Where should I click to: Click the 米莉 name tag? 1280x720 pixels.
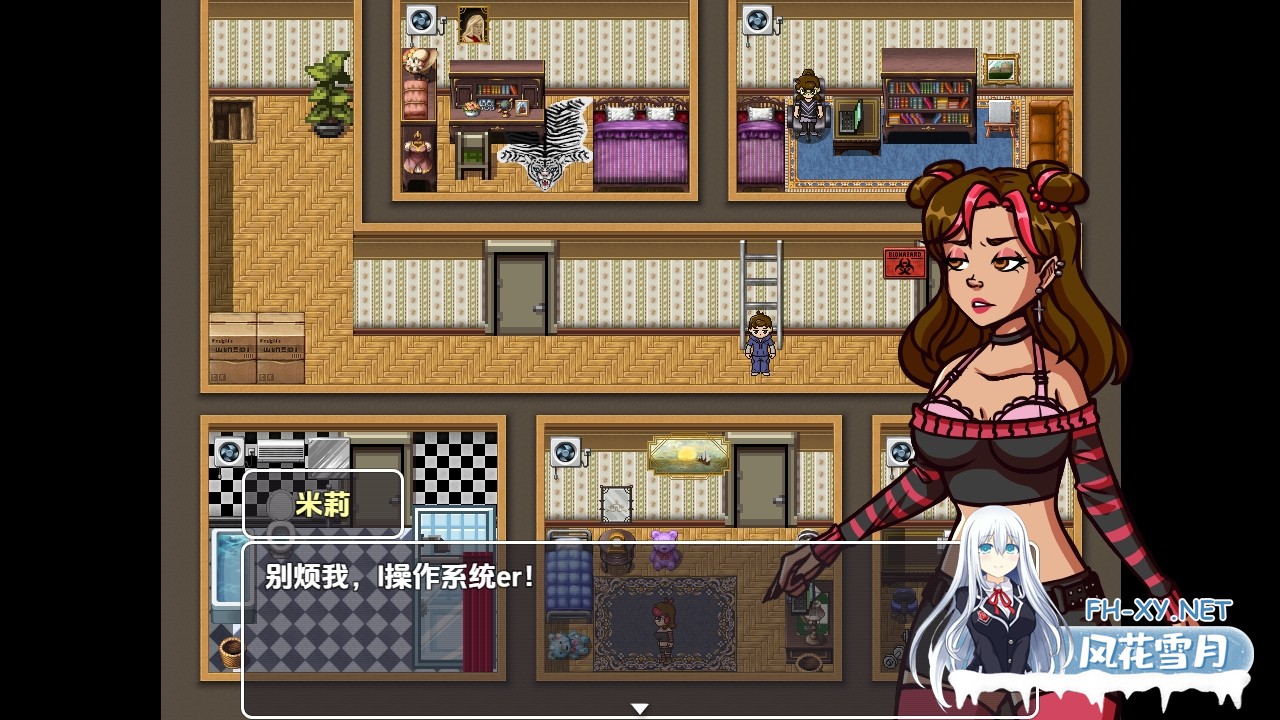tap(323, 505)
